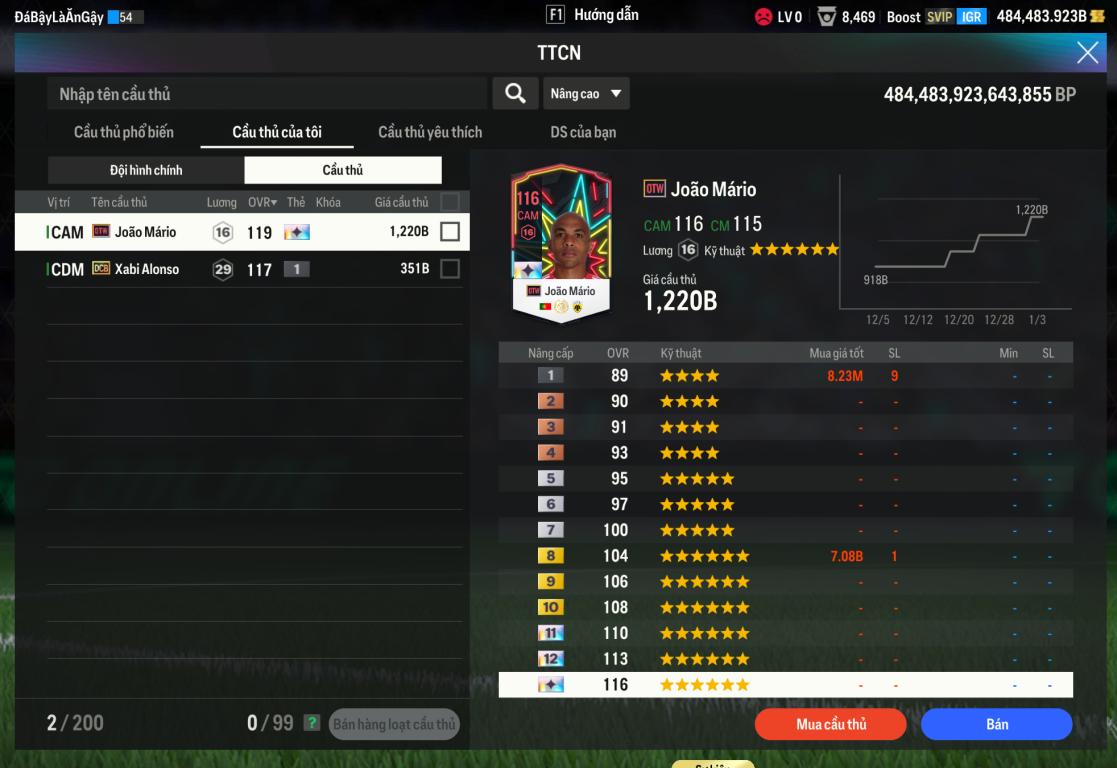
Task: Switch to Cầu thủ phổ biến tab
Action: [x=124, y=132]
